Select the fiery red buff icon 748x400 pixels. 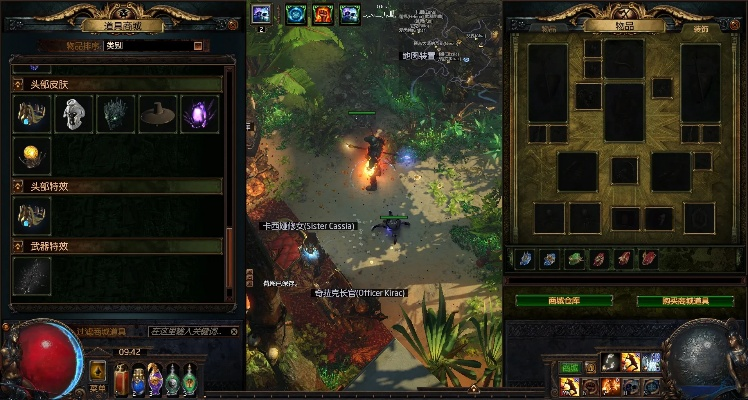click(322, 14)
